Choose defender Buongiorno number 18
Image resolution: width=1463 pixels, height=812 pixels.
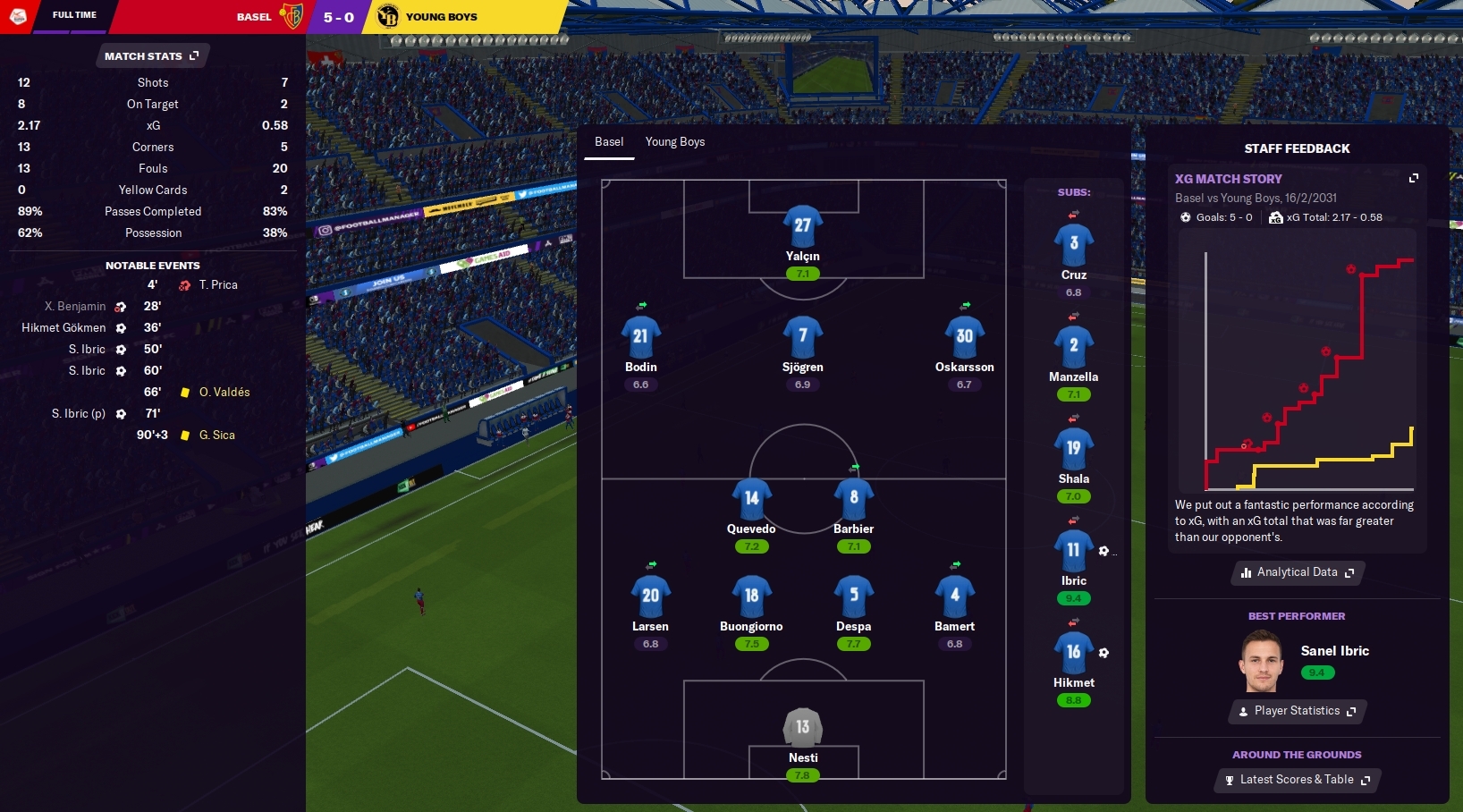(x=751, y=596)
